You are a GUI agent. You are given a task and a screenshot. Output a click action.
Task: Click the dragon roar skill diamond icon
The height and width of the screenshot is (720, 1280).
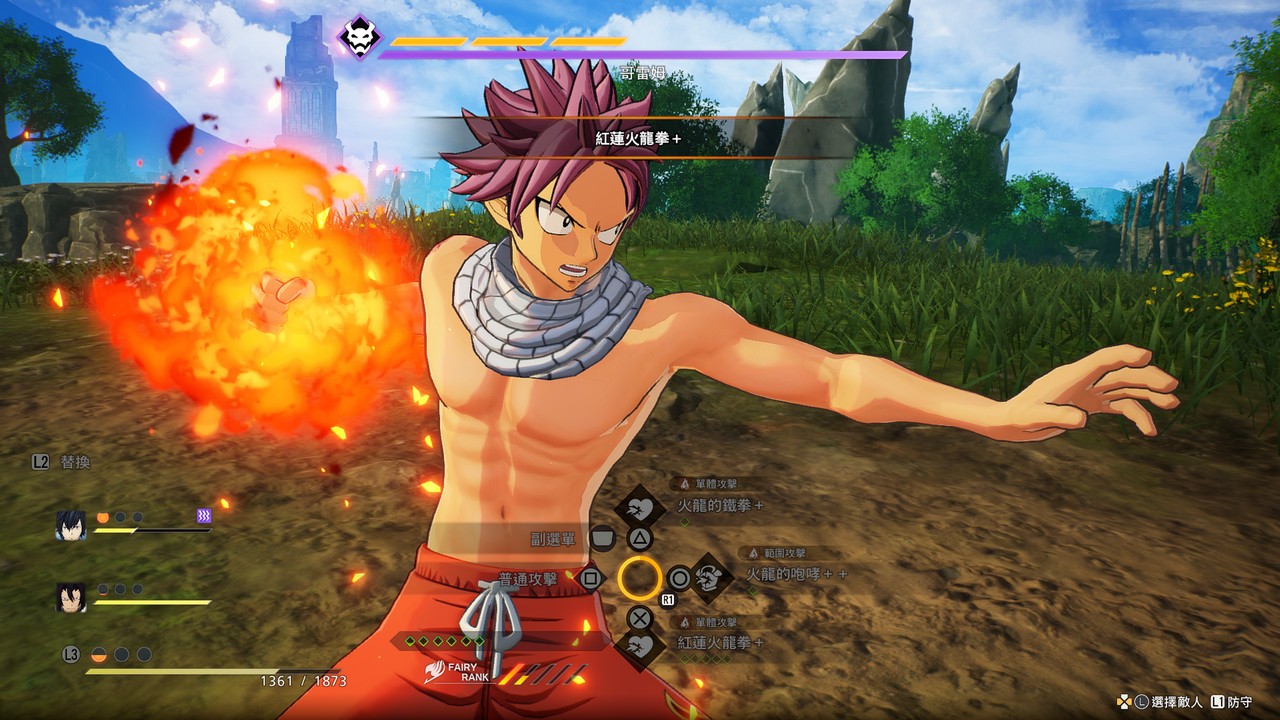click(x=709, y=577)
